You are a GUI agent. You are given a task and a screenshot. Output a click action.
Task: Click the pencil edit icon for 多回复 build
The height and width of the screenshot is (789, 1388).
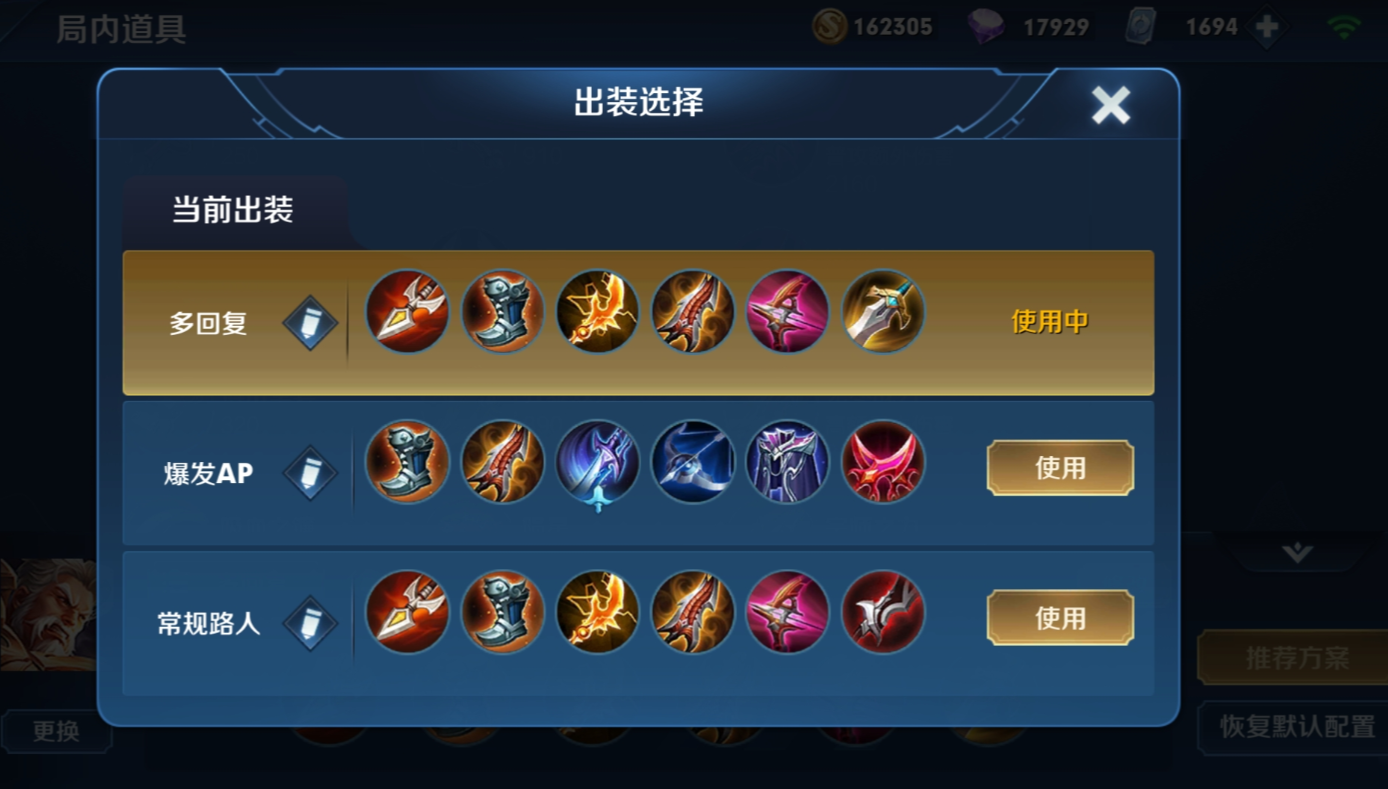pos(309,322)
